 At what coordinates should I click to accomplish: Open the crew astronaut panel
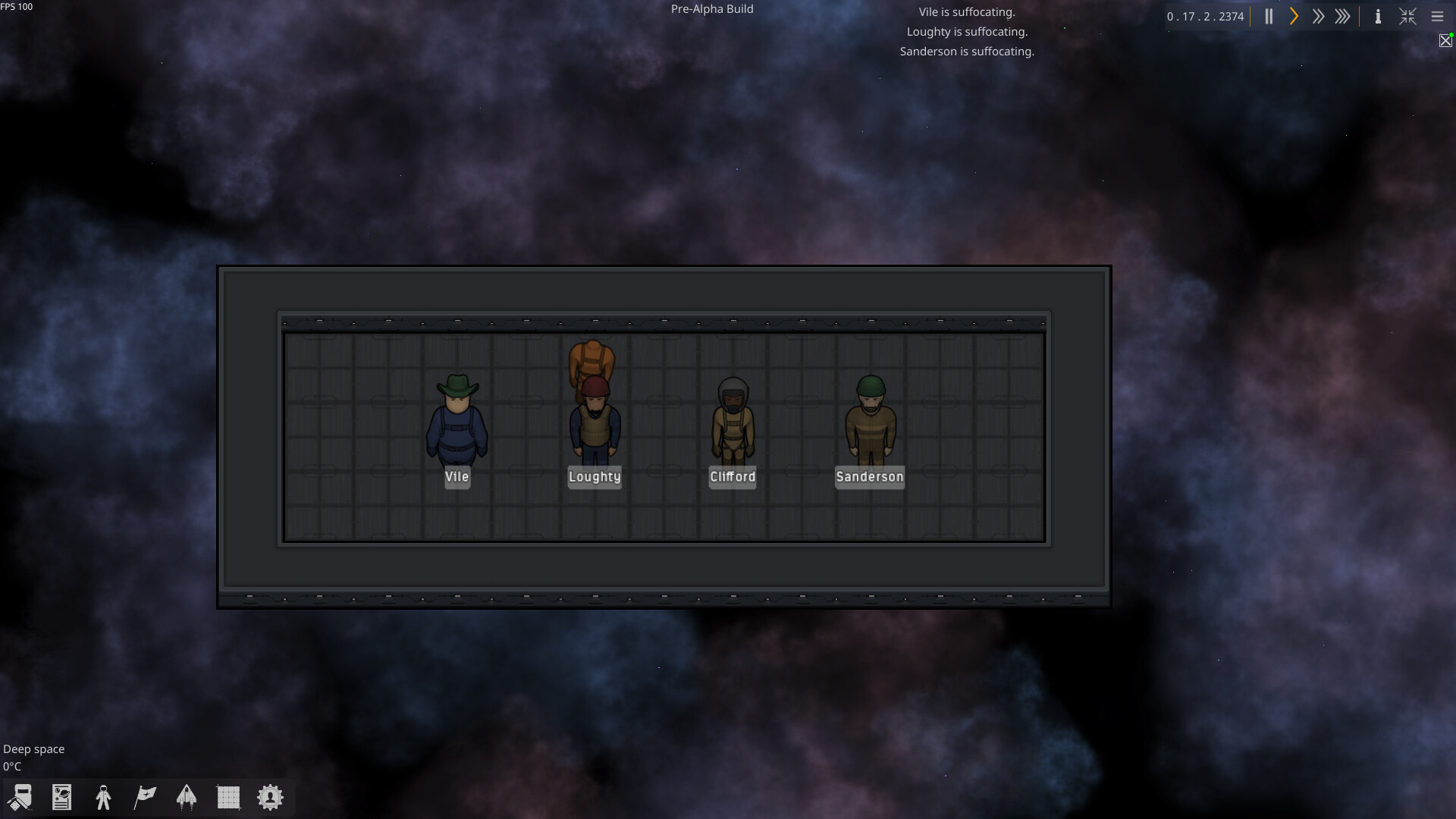coord(103,797)
